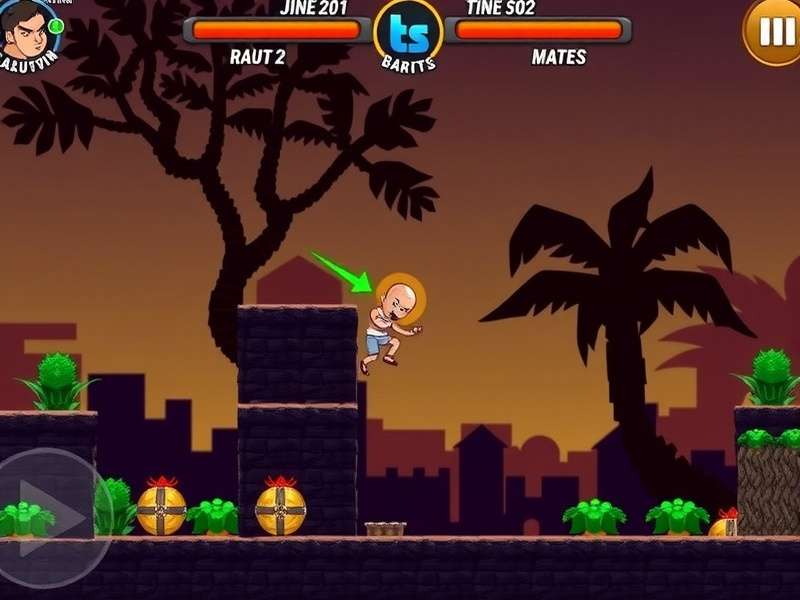
Task: Open the player portrait avatar
Action: [x=28, y=32]
